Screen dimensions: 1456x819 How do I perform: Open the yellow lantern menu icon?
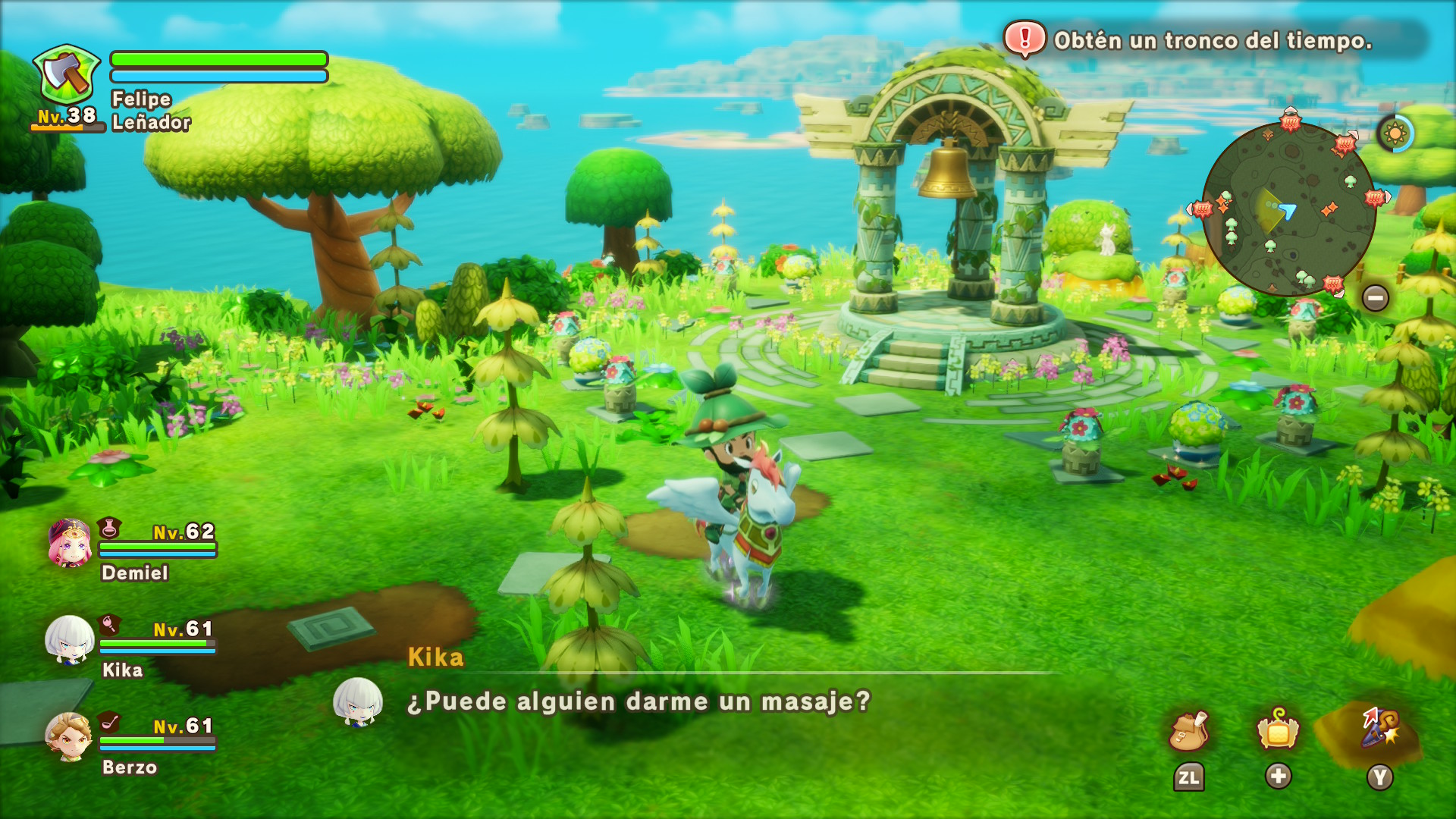(x=1278, y=731)
